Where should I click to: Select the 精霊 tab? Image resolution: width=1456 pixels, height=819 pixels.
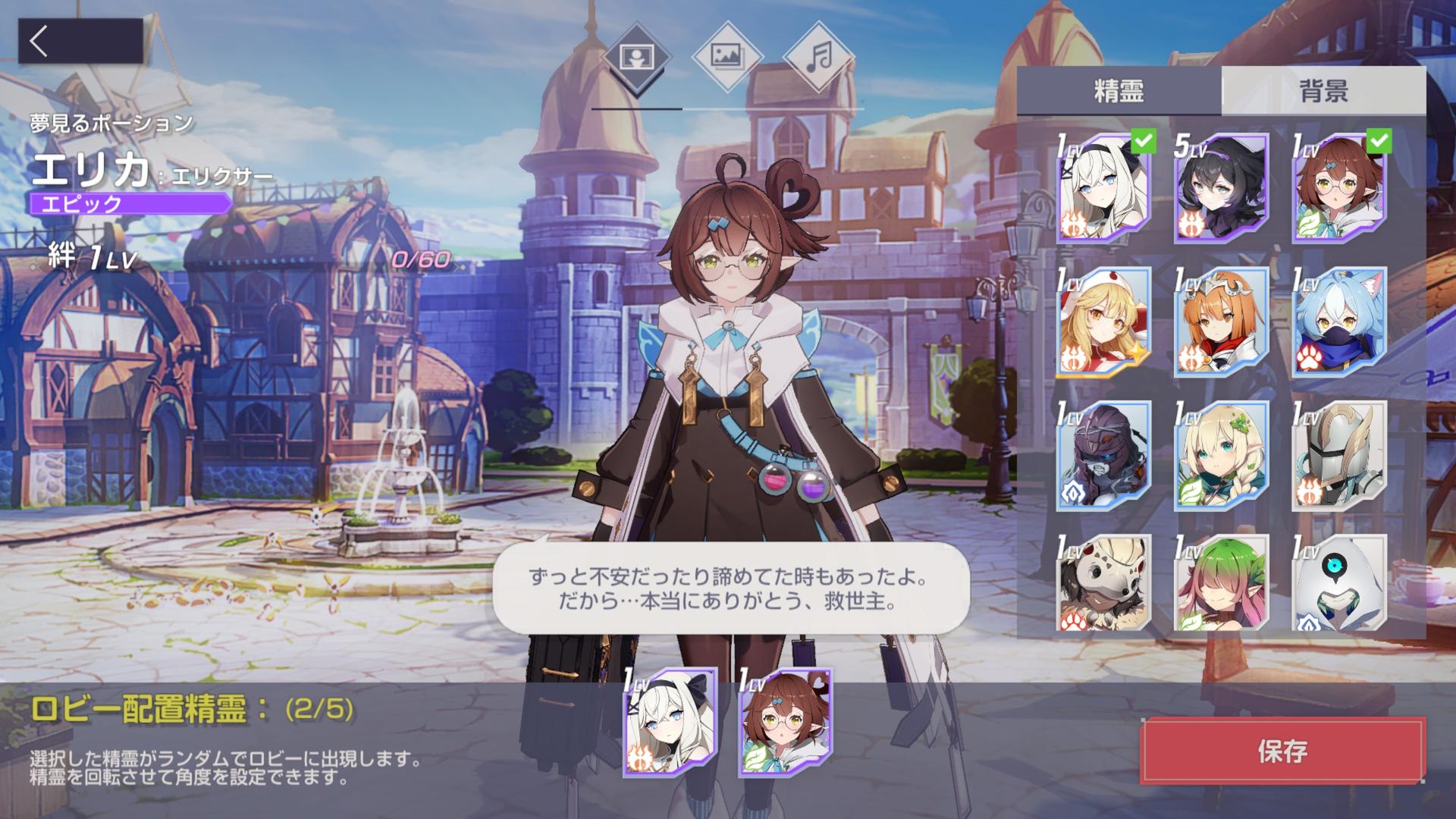1119,91
